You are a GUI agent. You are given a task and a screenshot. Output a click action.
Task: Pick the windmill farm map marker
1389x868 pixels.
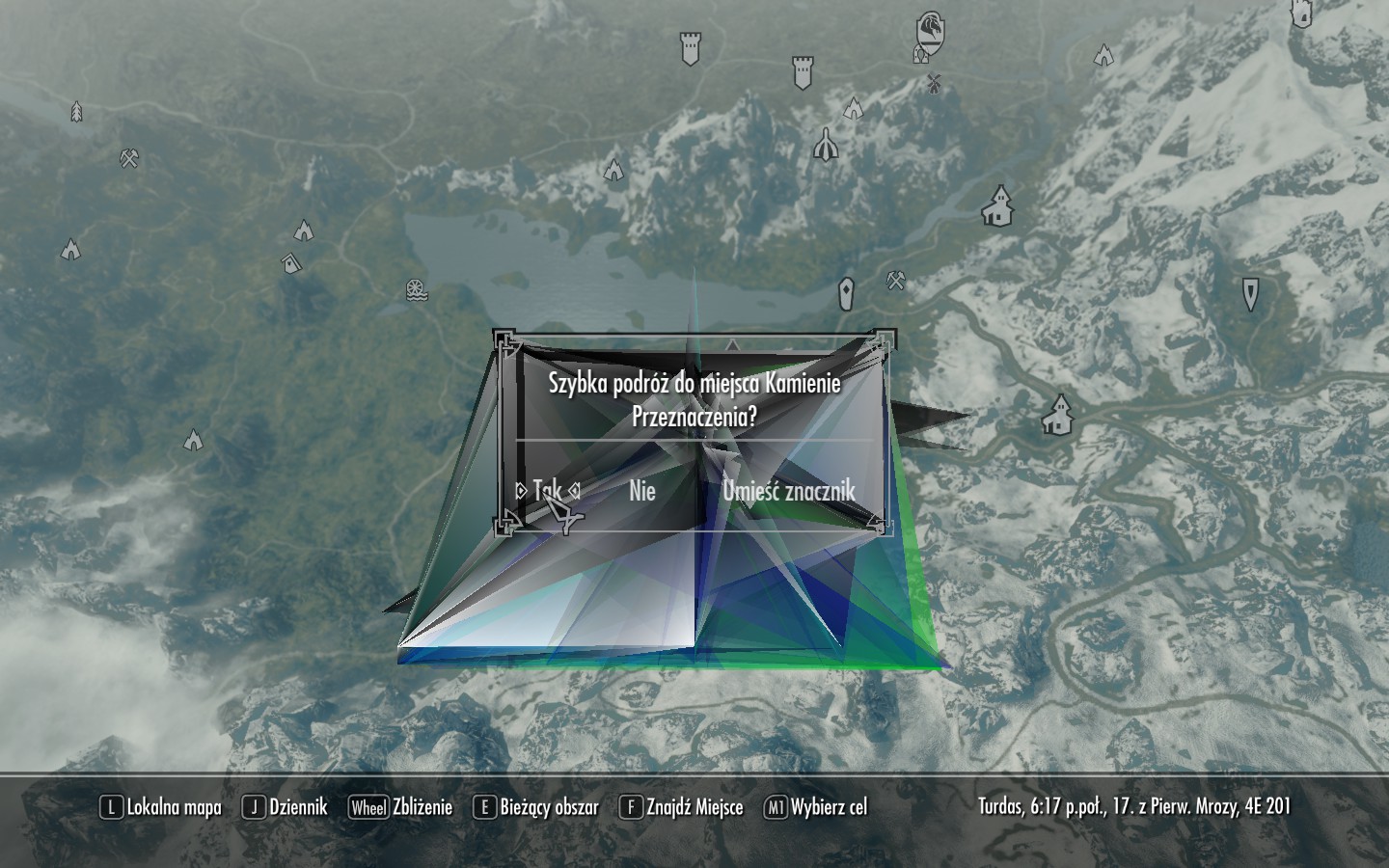[x=933, y=83]
